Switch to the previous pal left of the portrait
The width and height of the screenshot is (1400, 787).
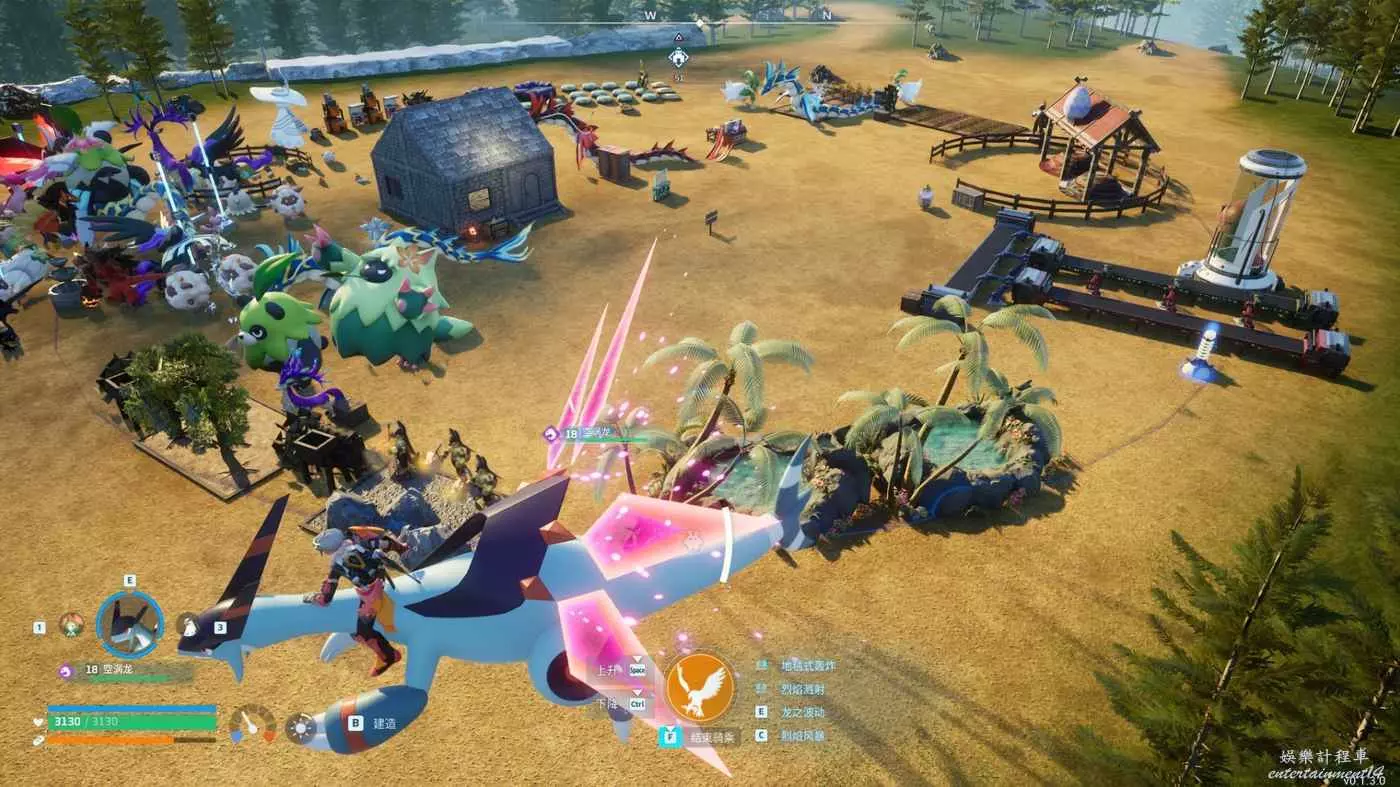pyautogui.click(x=70, y=625)
